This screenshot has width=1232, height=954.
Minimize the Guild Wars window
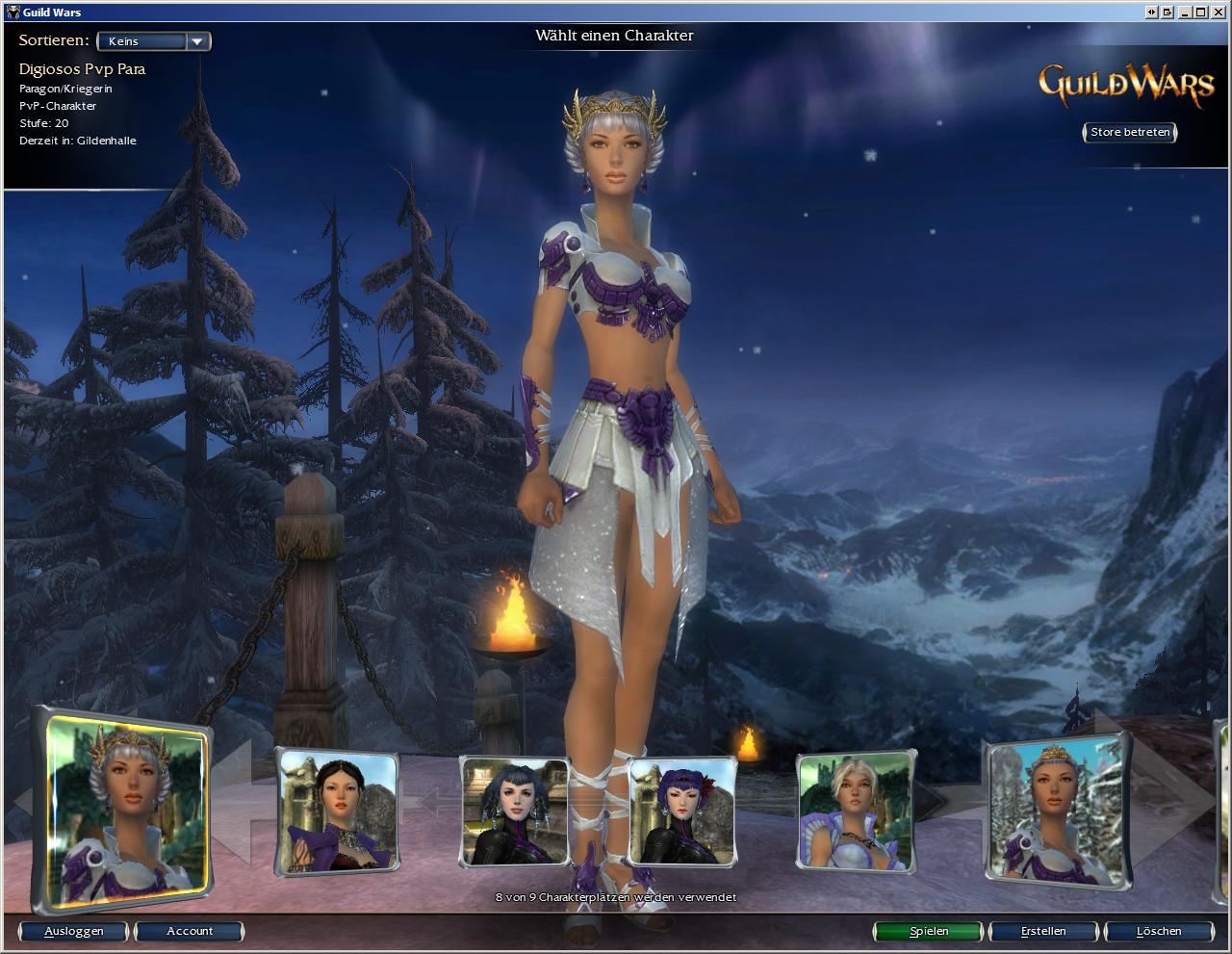pos(1185,13)
